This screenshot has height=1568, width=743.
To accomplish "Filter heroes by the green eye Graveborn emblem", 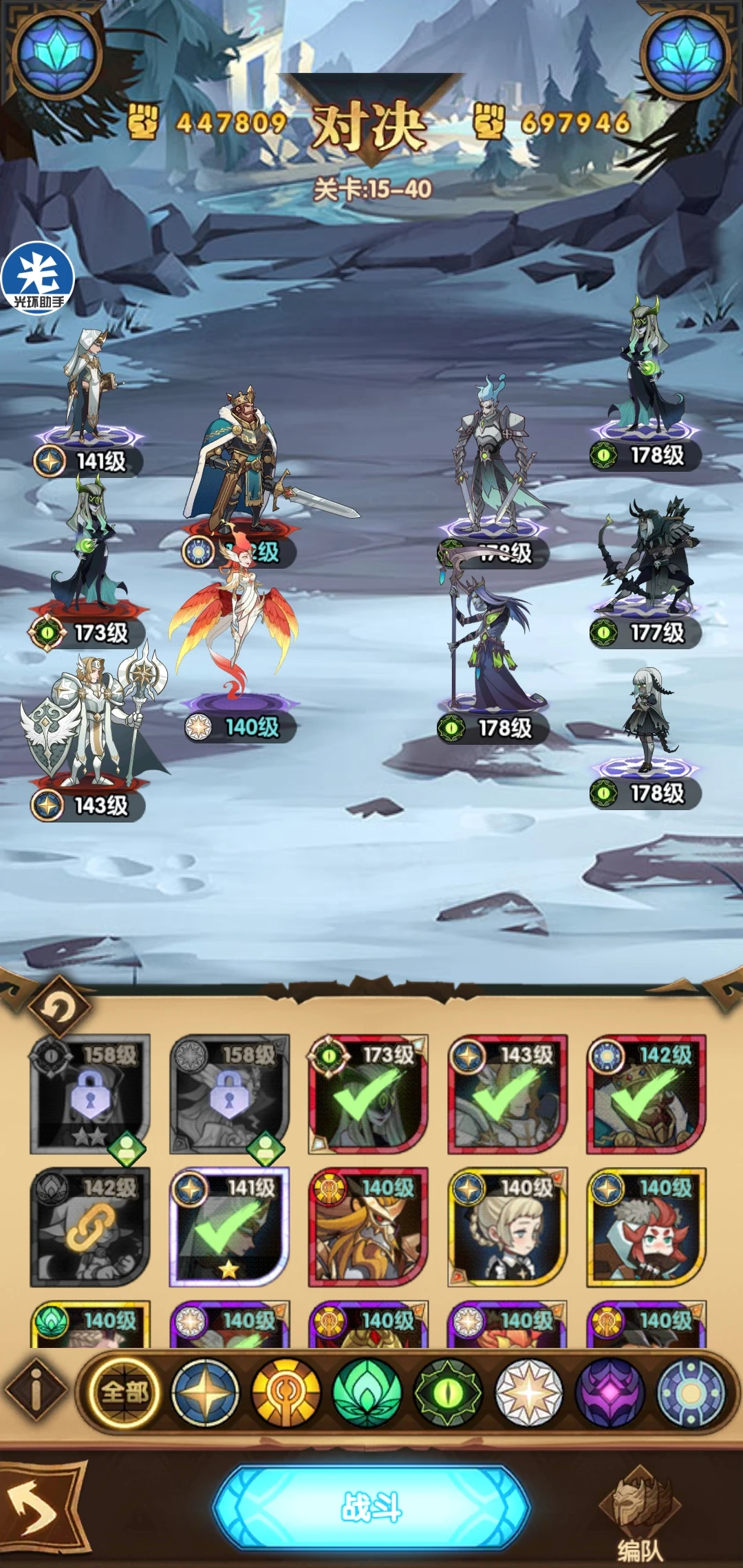I will pyautogui.click(x=448, y=1393).
